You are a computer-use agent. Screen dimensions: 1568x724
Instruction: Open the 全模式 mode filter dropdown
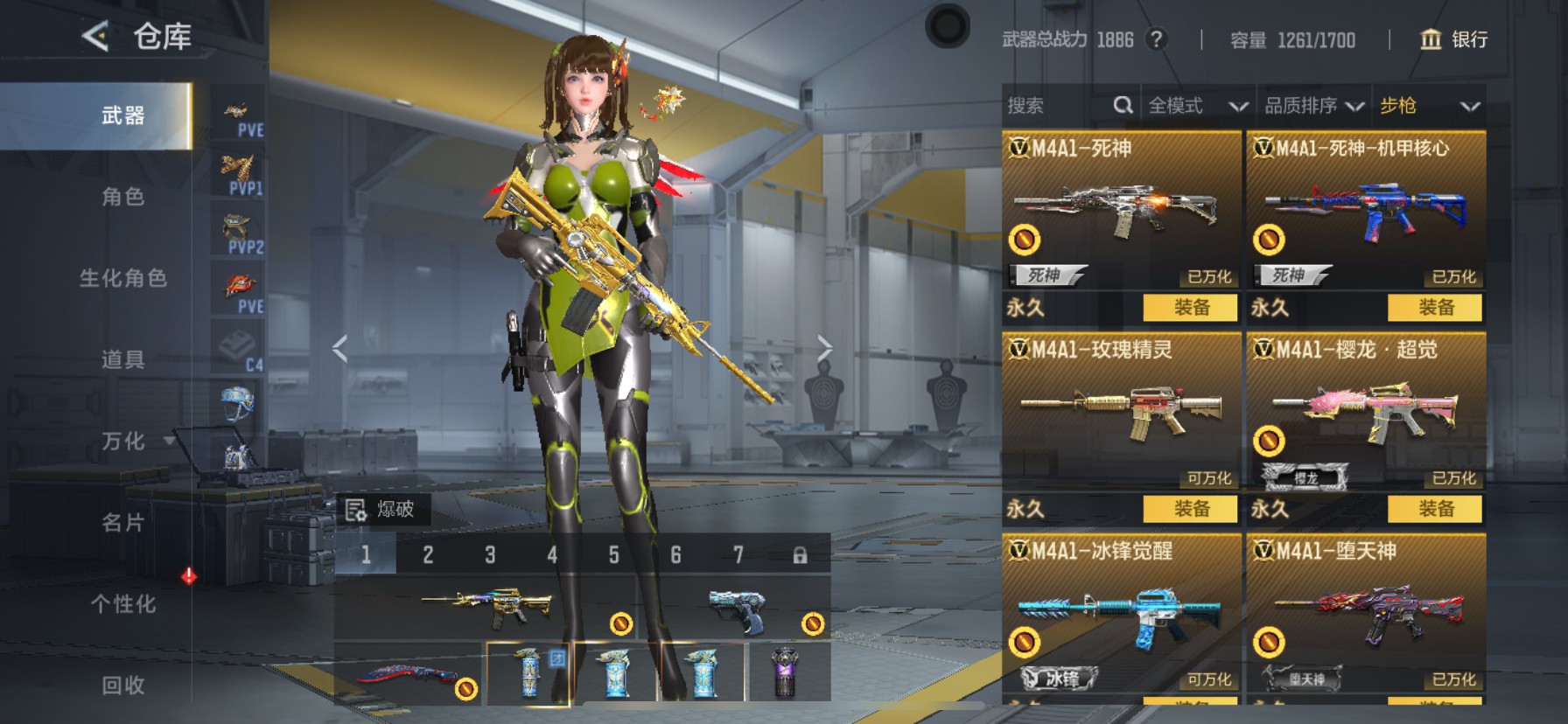point(1196,106)
